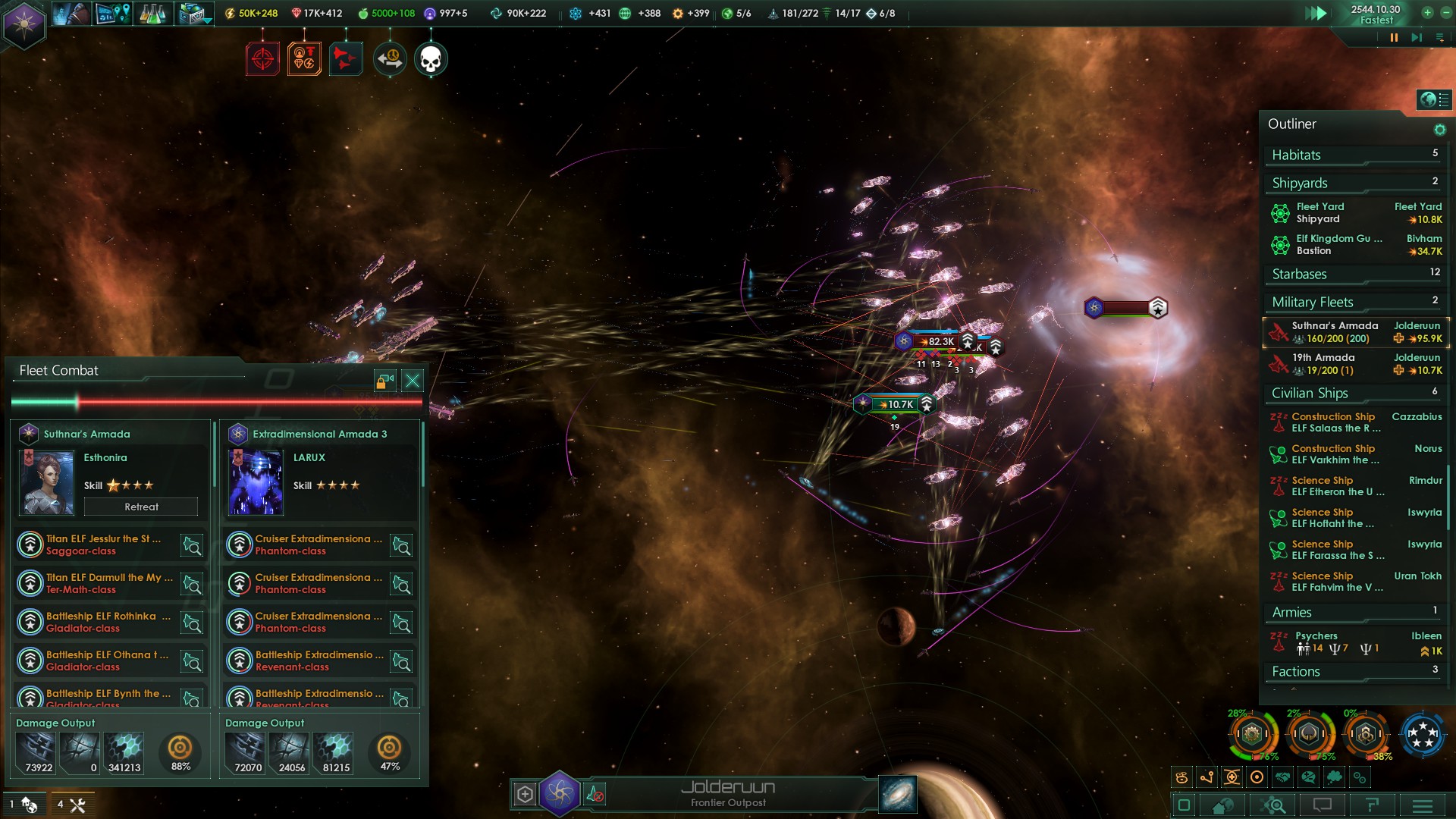
Task: Open the galaxy map view
Action: pos(898,794)
